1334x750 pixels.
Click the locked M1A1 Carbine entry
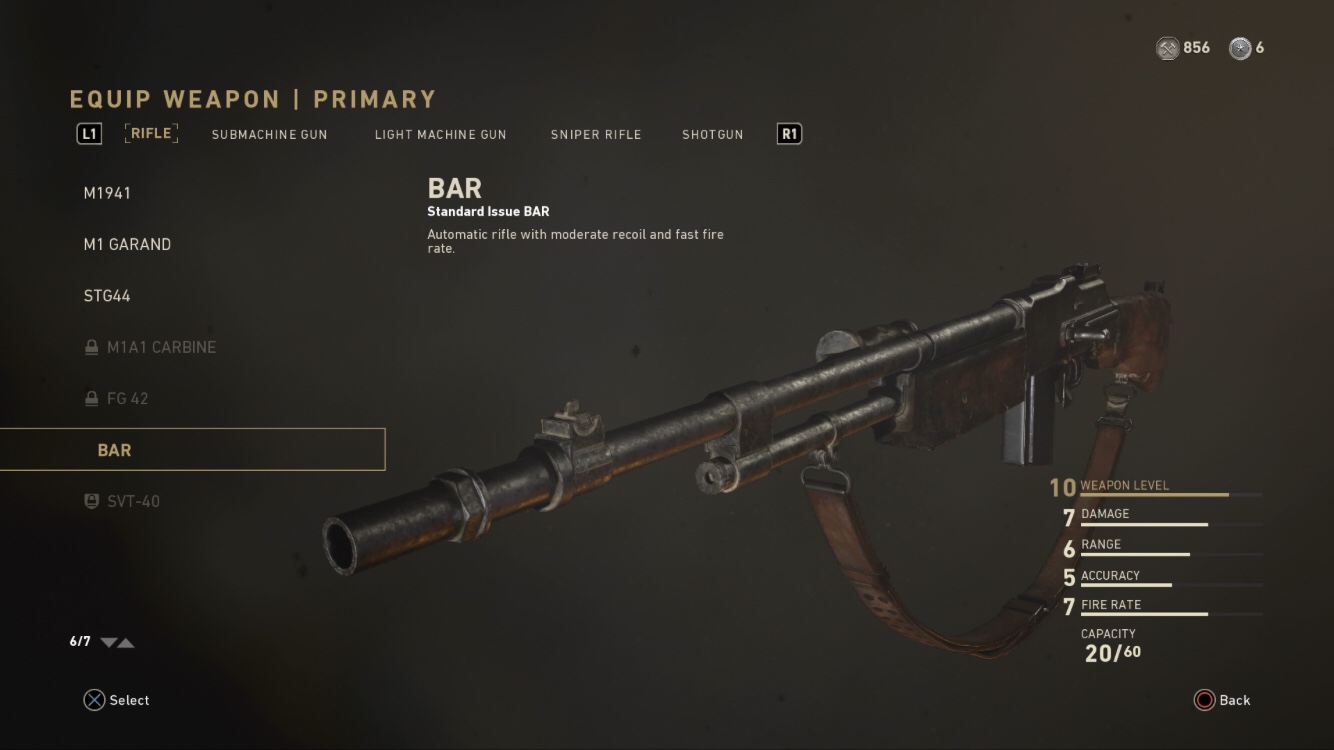pyautogui.click(x=161, y=347)
